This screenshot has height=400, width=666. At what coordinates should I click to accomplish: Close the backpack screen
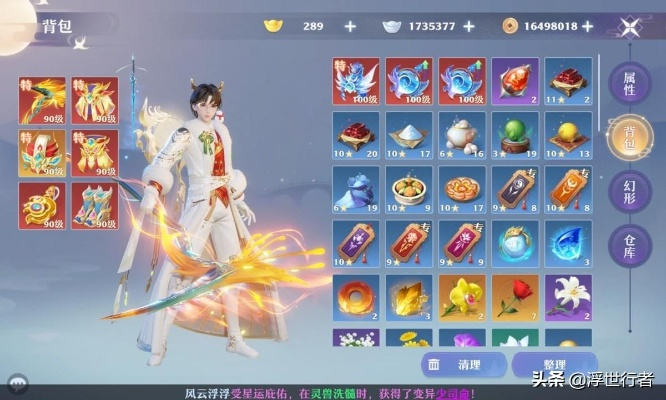tap(630, 27)
